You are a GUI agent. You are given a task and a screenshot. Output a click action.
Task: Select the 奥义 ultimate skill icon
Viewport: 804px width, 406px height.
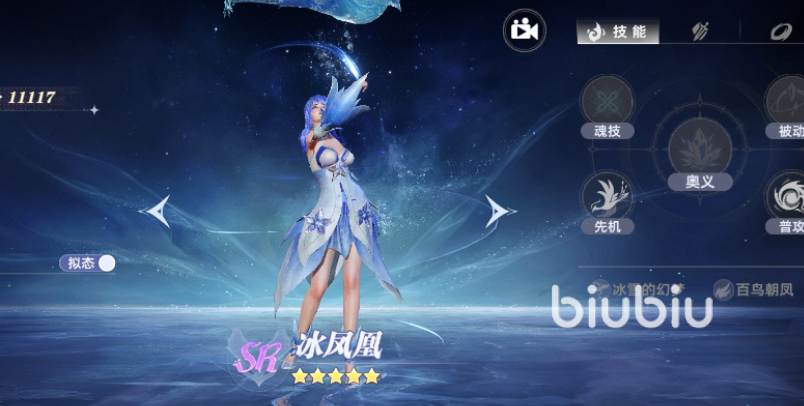(x=695, y=148)
